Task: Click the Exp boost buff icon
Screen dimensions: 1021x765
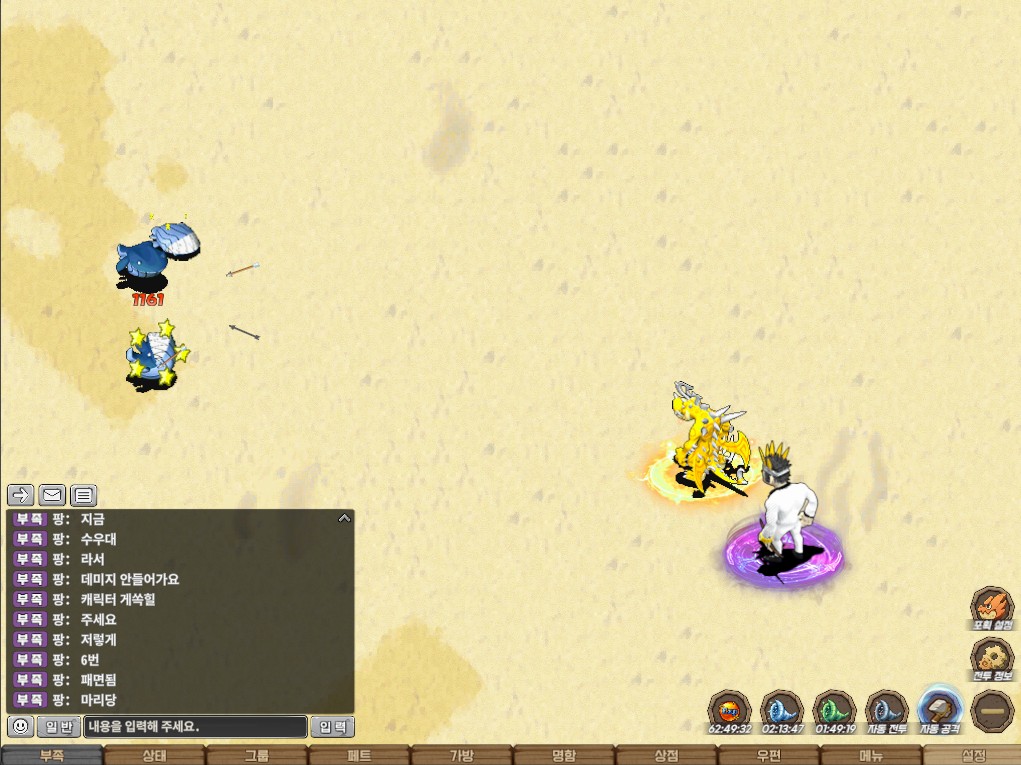Action: pos(729,710)
